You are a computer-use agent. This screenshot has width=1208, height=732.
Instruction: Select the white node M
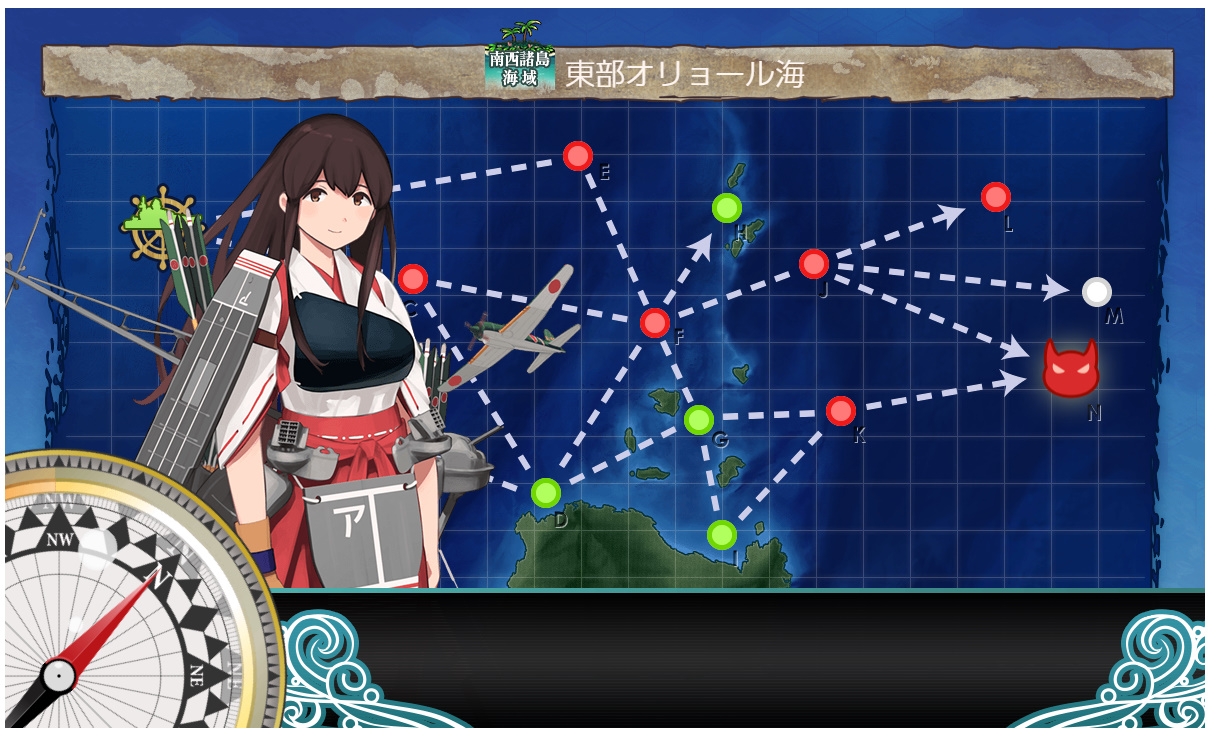(1097, 292)
